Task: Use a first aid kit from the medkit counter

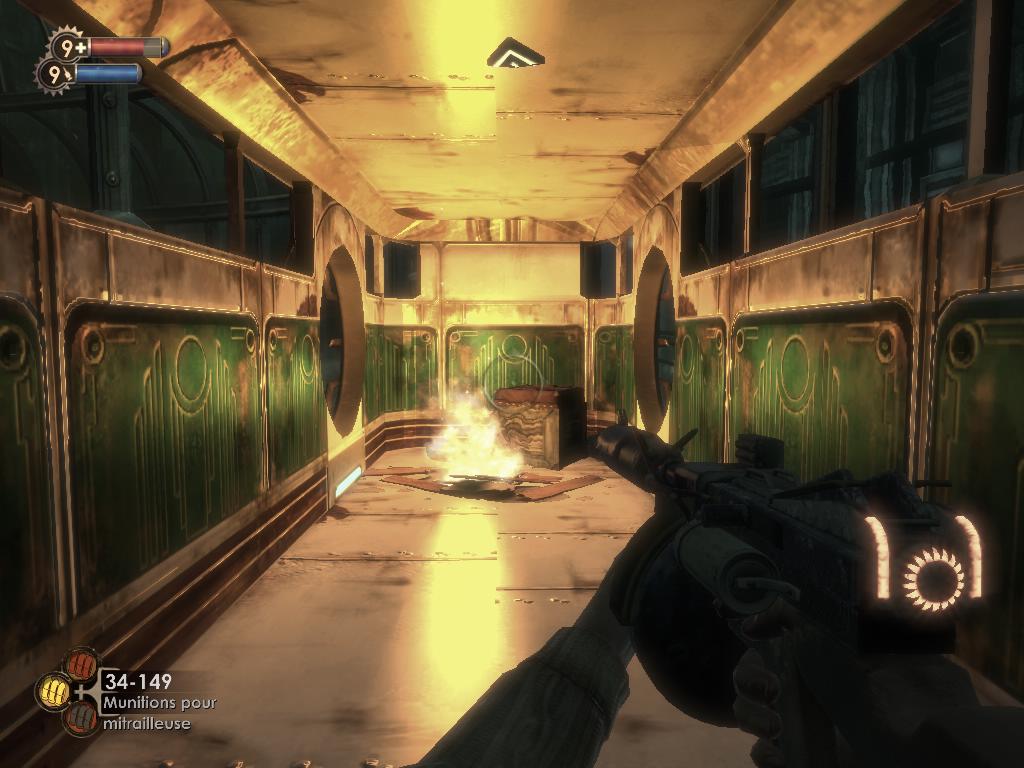Action: pyautogui.click(x=68, y=46)
